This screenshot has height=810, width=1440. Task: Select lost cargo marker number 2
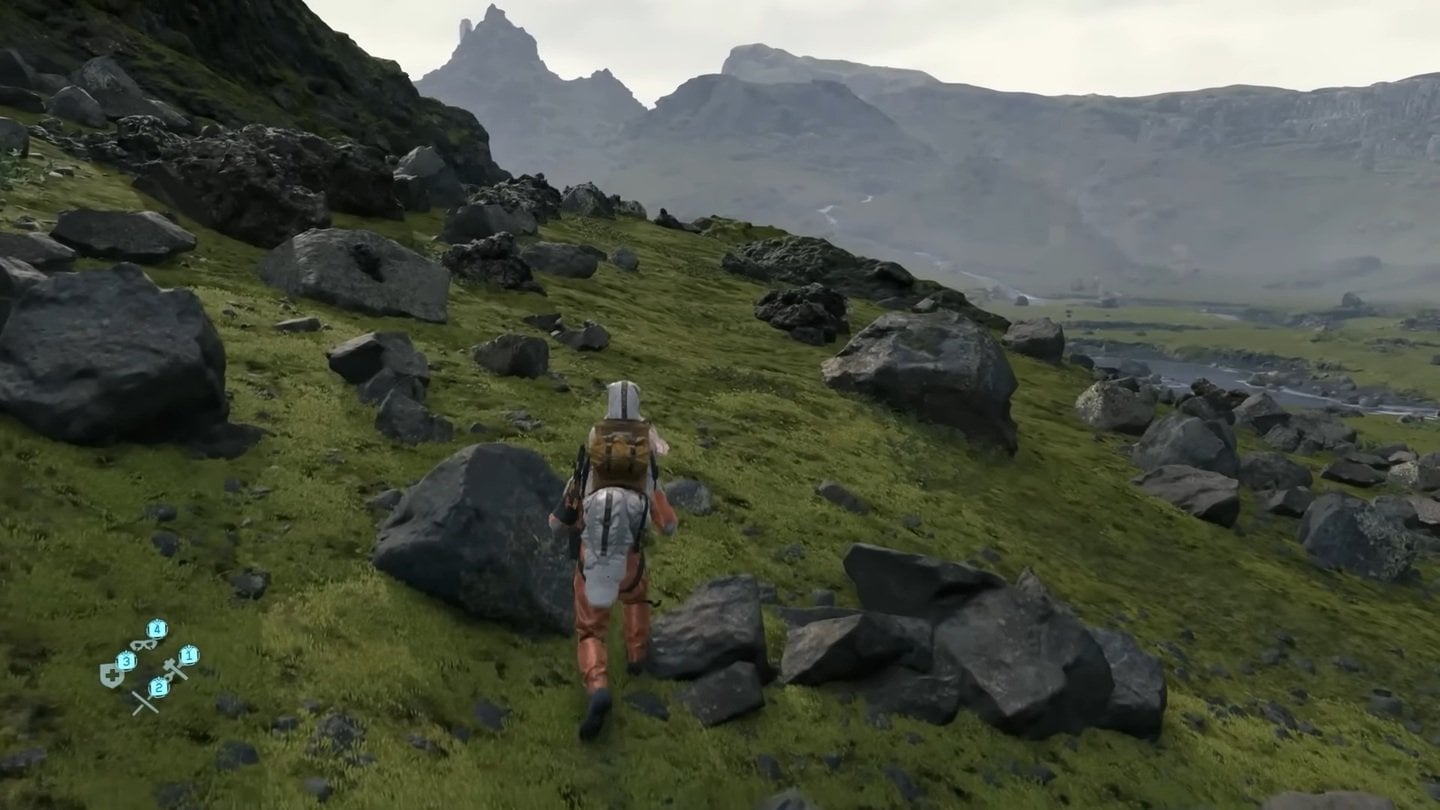point(159,687)
